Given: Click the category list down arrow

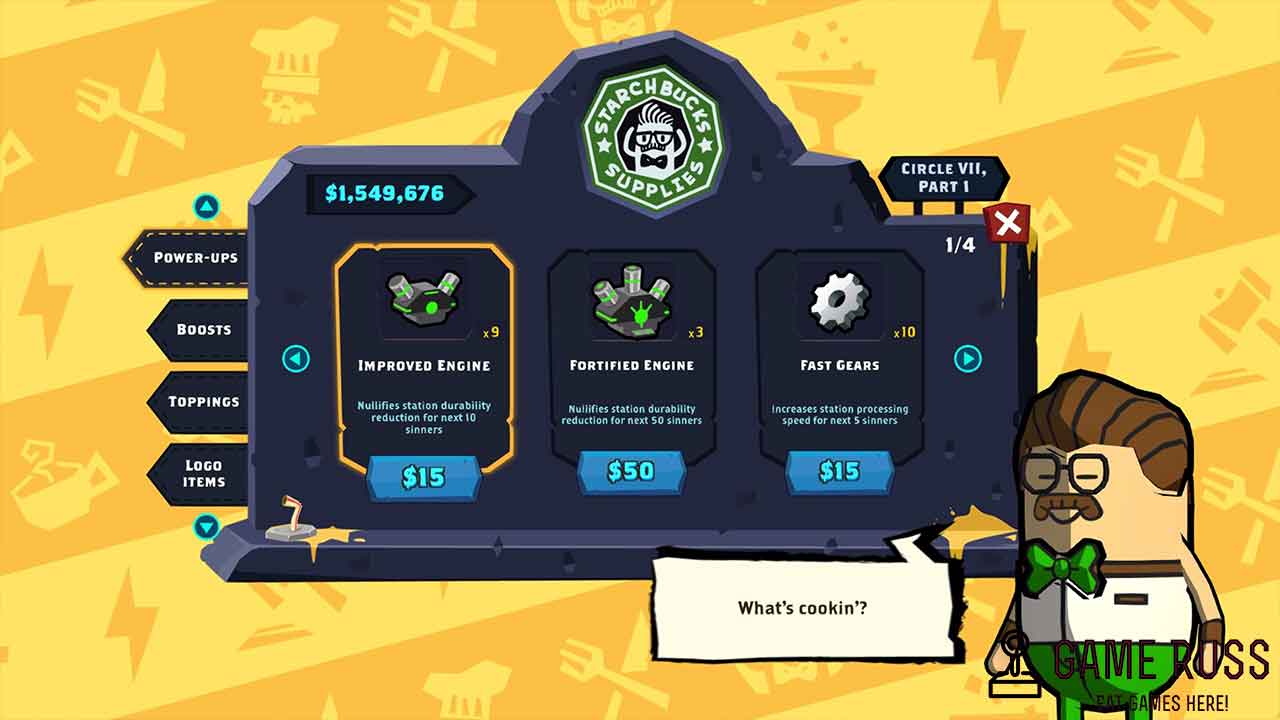Looking at the screenshot, I should [206, 527].
